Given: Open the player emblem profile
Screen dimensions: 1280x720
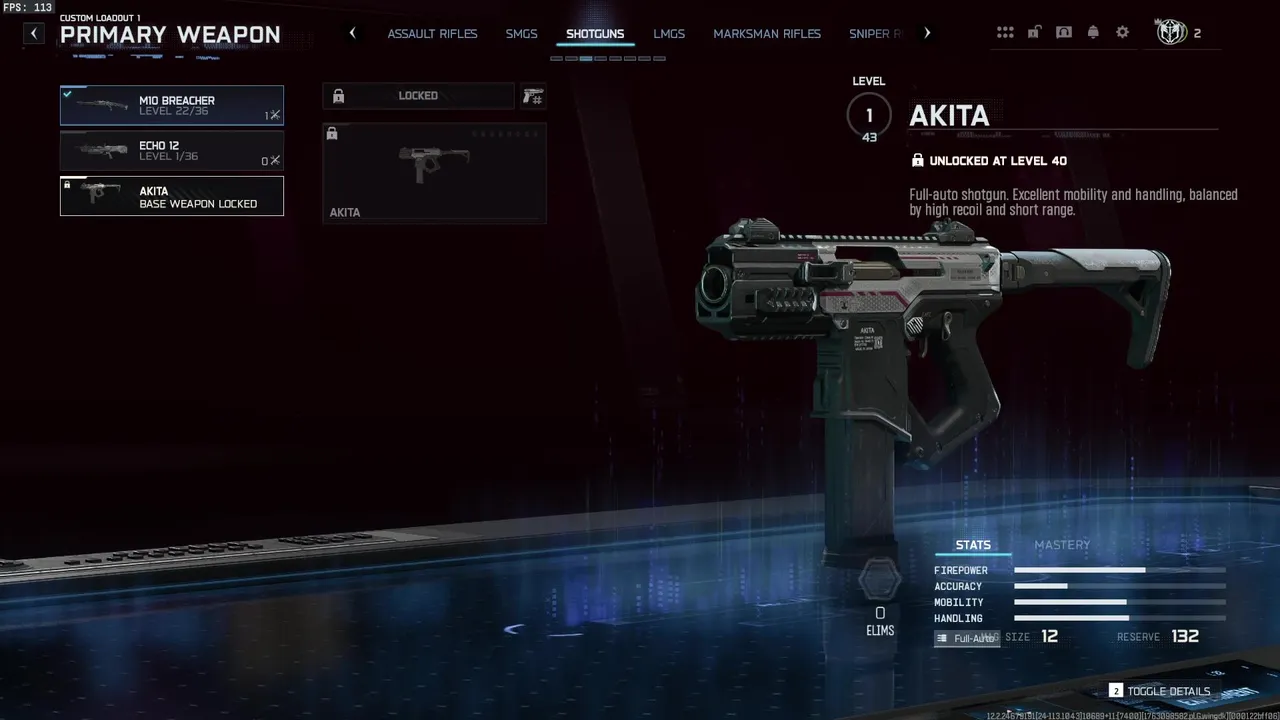Looking at the screenshot, I should tap(1171, 33).
